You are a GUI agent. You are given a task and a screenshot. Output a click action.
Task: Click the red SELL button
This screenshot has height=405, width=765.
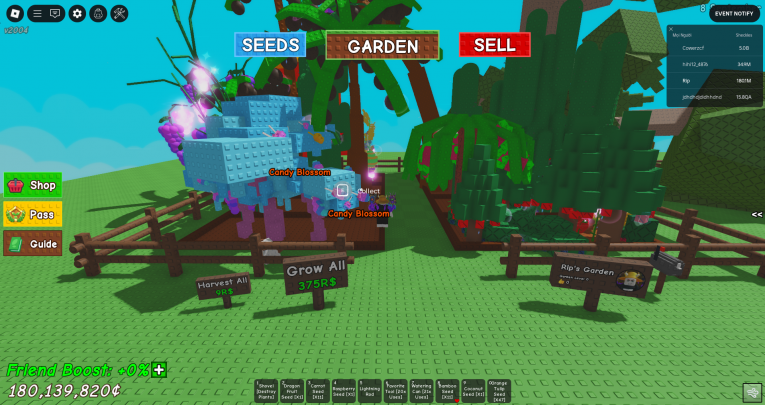[x=494, y=45]
